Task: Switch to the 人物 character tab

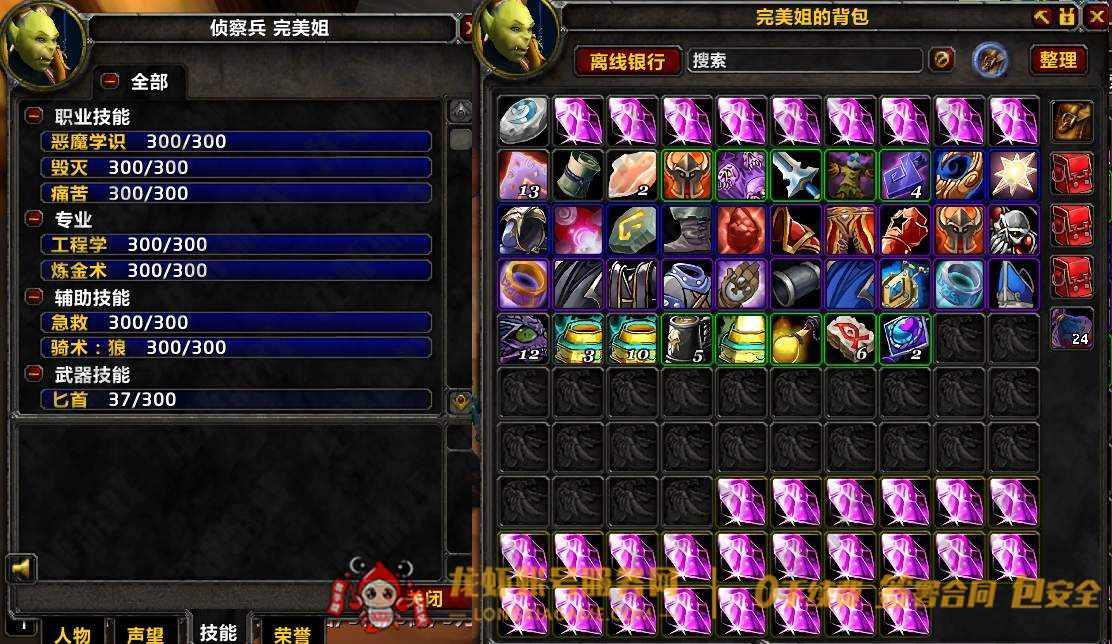Action: [x=72, y=634]
